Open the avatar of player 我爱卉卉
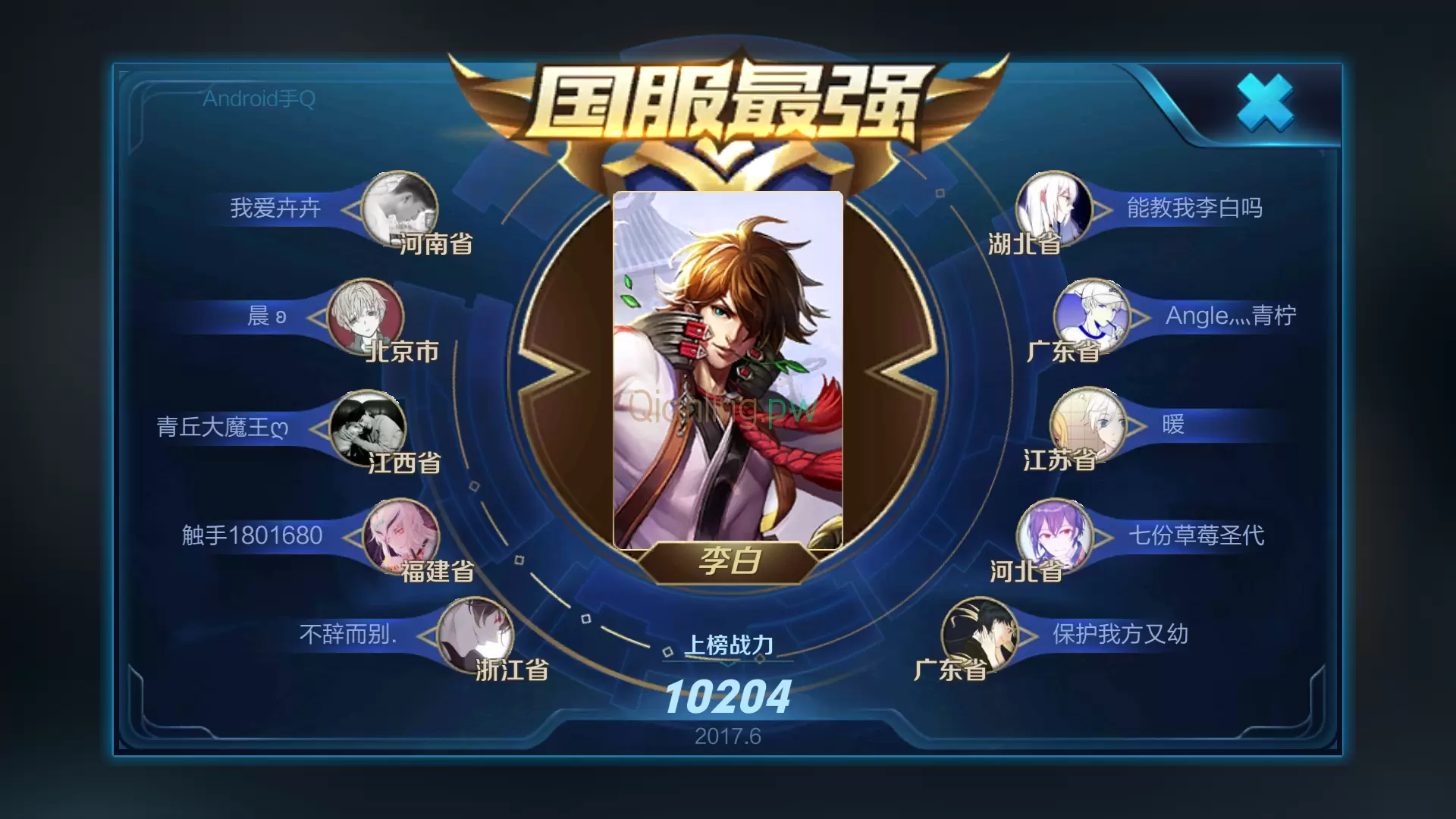Viewport: 1456px width, 819px height. (x=400, y=209)
